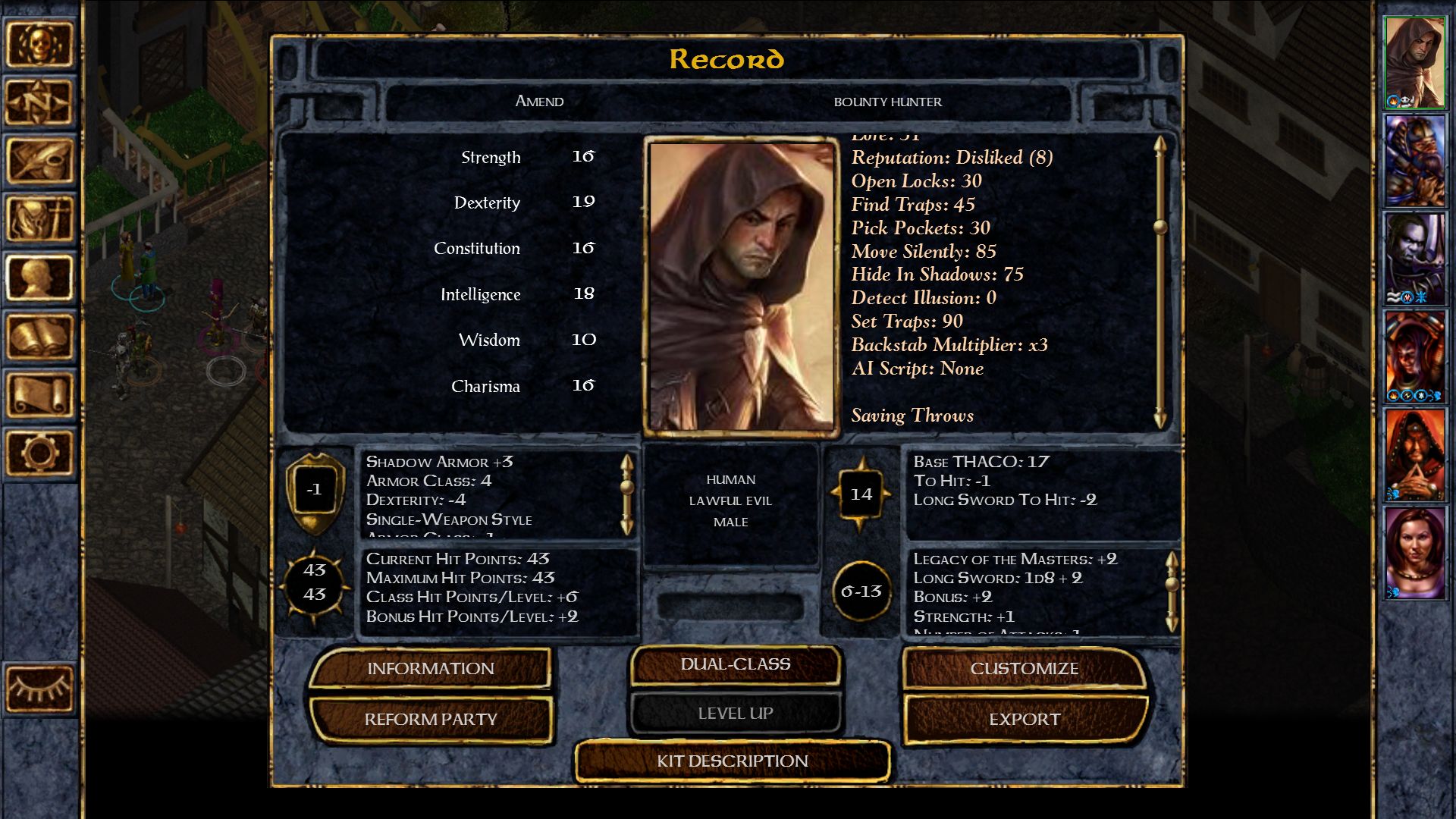View the KIT DESCRIPTION
This screenshot has width=1456, height=819.
733,761
